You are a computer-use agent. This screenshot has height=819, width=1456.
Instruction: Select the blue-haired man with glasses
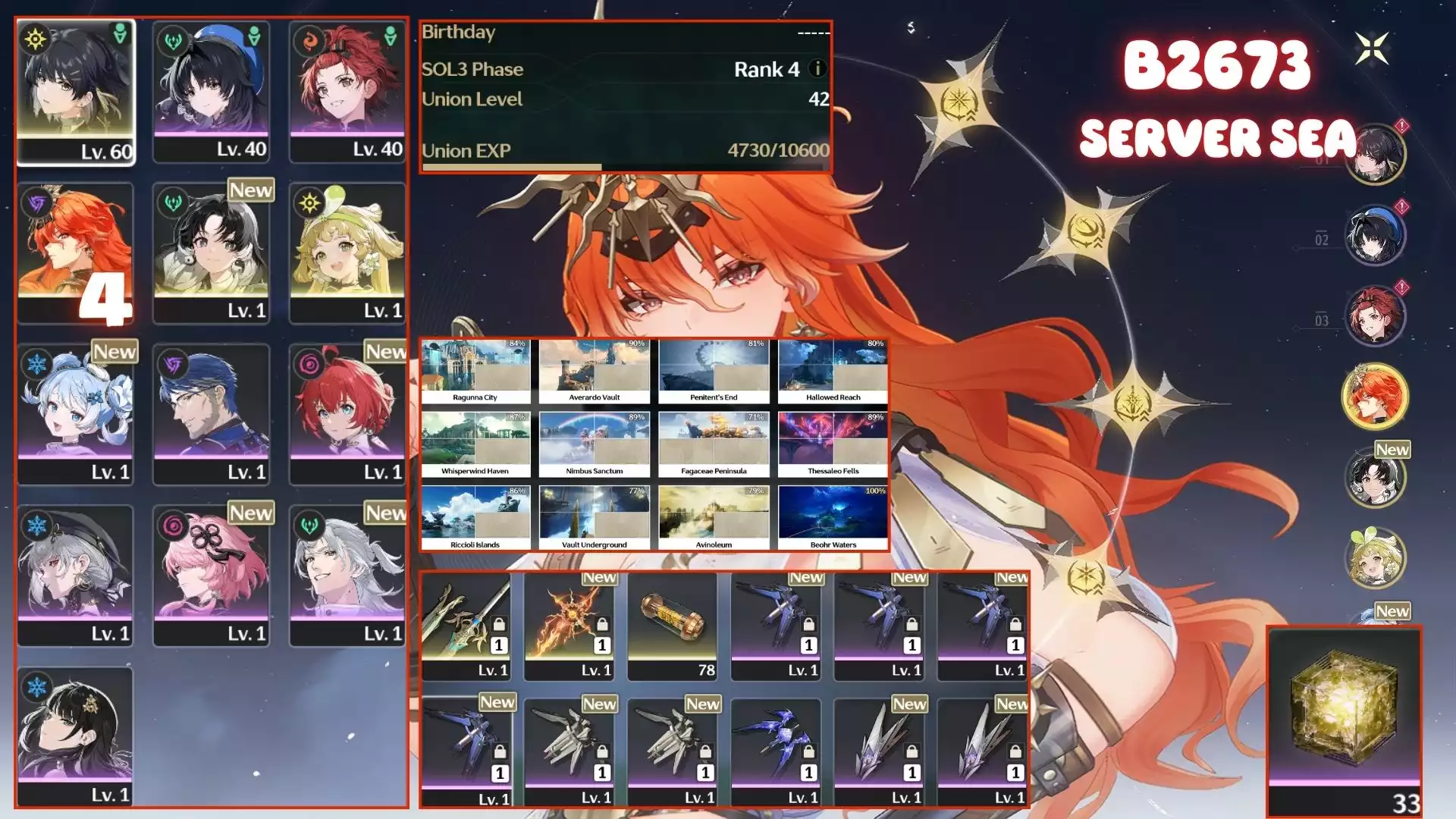click(x=211, y=414)
